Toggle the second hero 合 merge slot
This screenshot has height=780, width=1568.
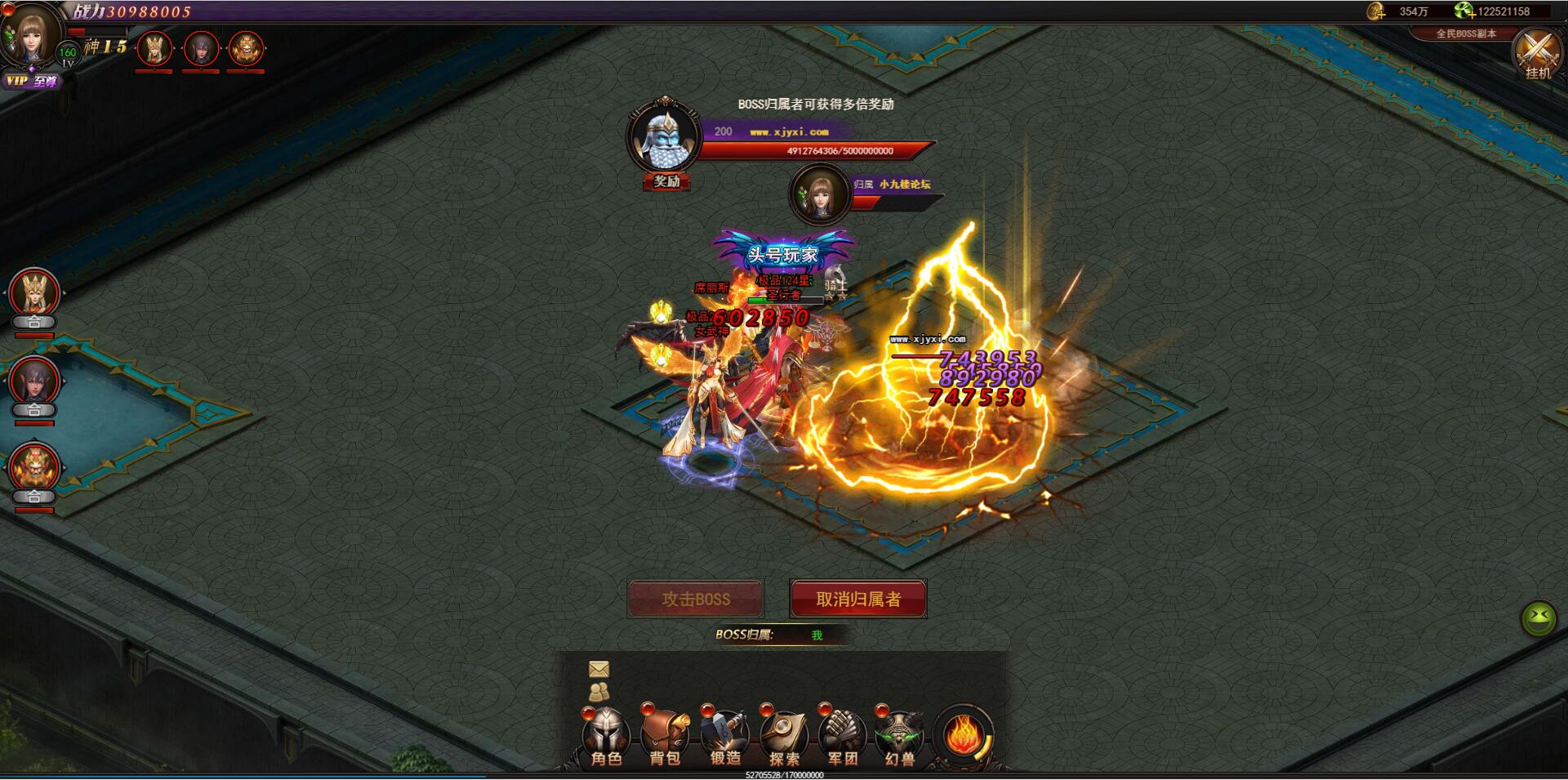(x=34, y=409)
